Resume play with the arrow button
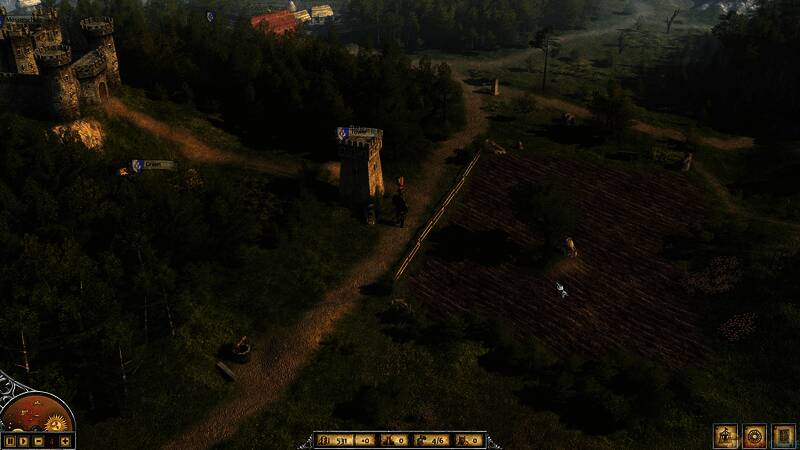The image size is (800, 450). 24,440
